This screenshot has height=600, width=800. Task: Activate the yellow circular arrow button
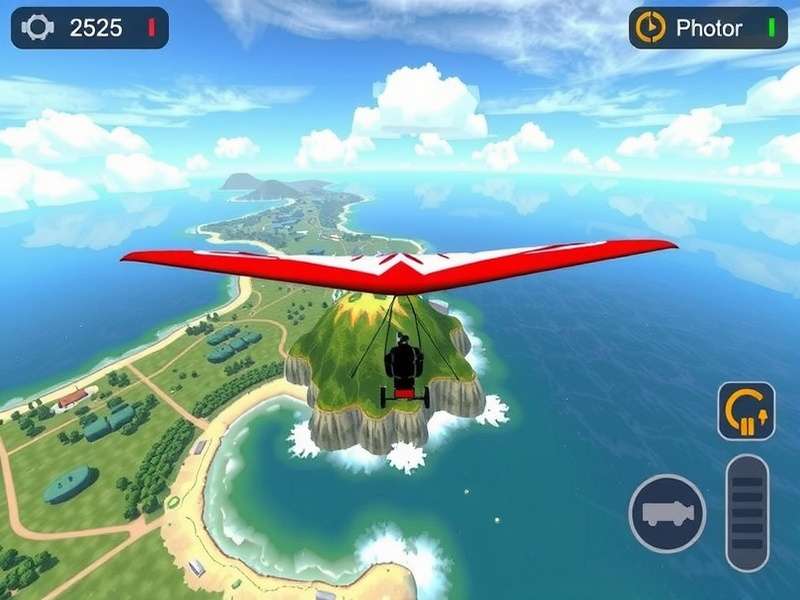(x=746, y=411)
